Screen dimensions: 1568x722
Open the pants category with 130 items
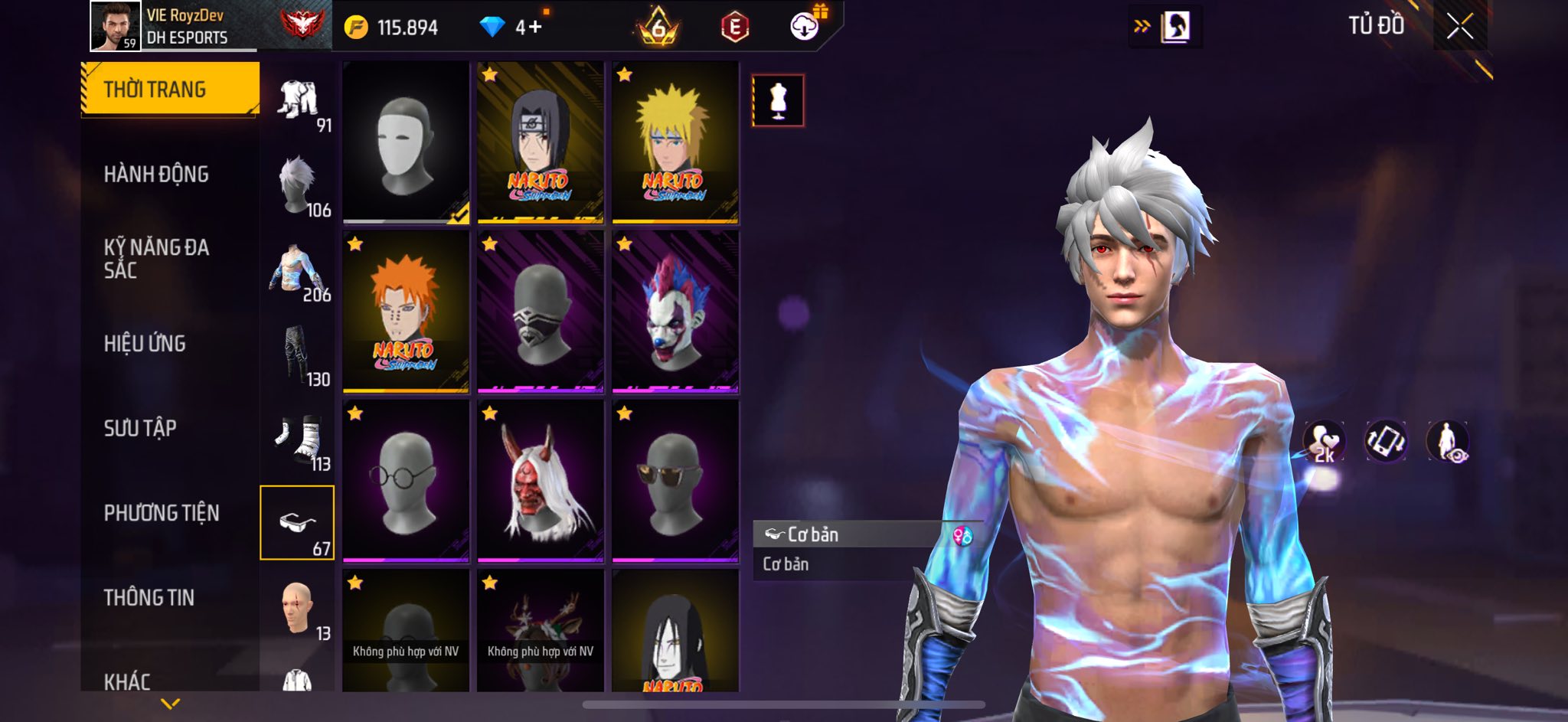[297, 354]
